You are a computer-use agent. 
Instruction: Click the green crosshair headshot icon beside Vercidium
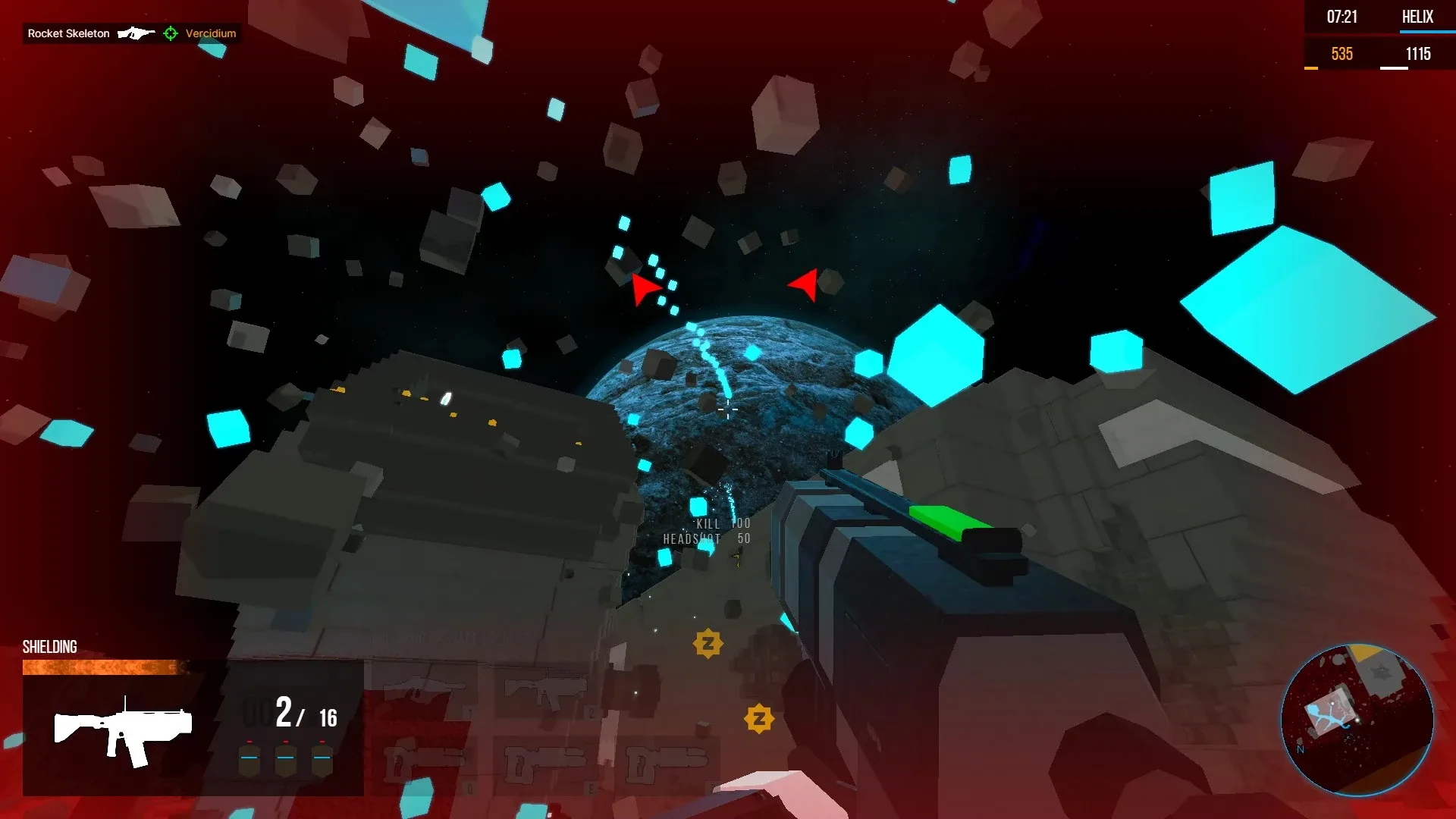coord(171,33)
